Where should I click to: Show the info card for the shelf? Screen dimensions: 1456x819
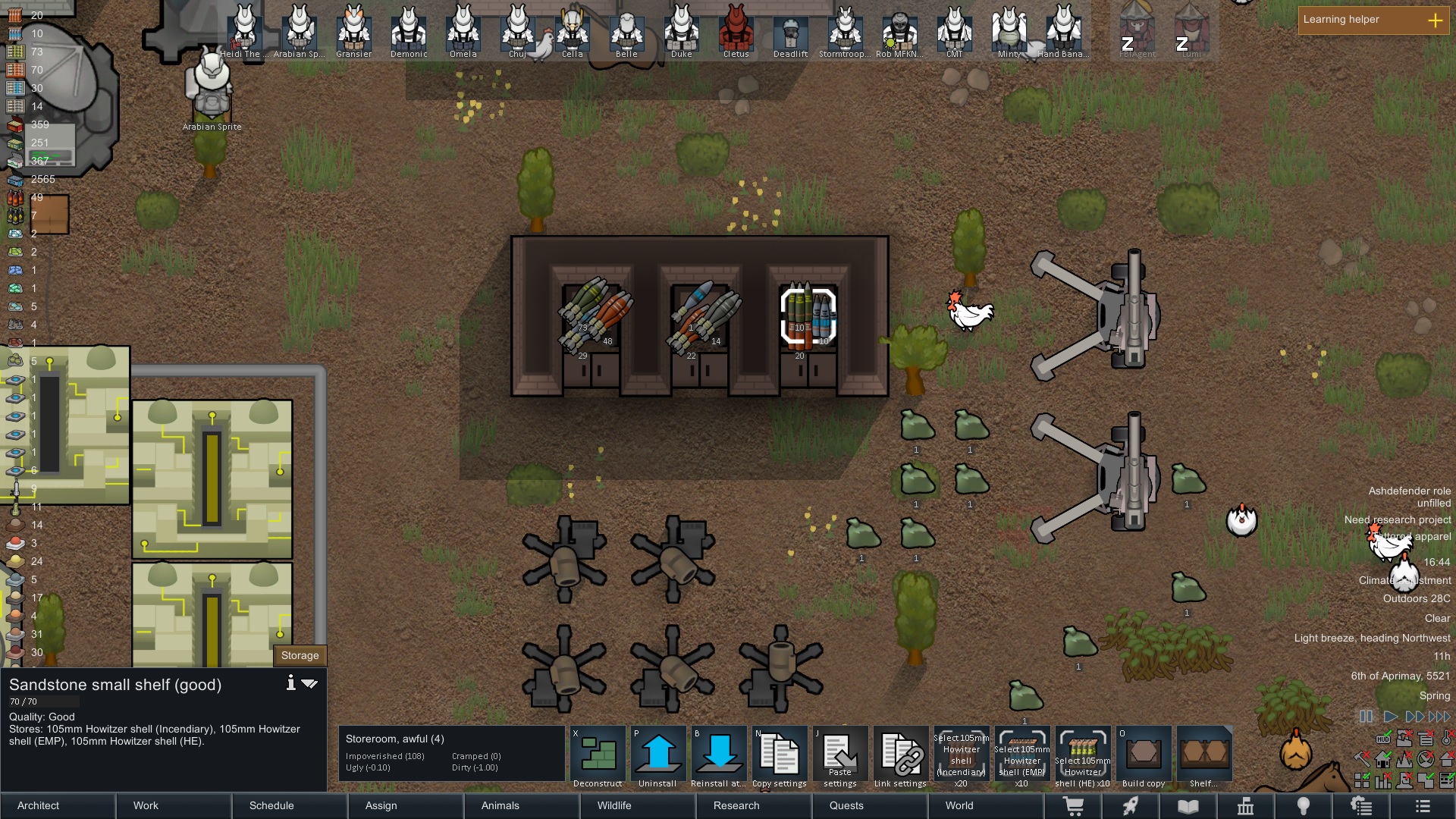pos(290,683)
